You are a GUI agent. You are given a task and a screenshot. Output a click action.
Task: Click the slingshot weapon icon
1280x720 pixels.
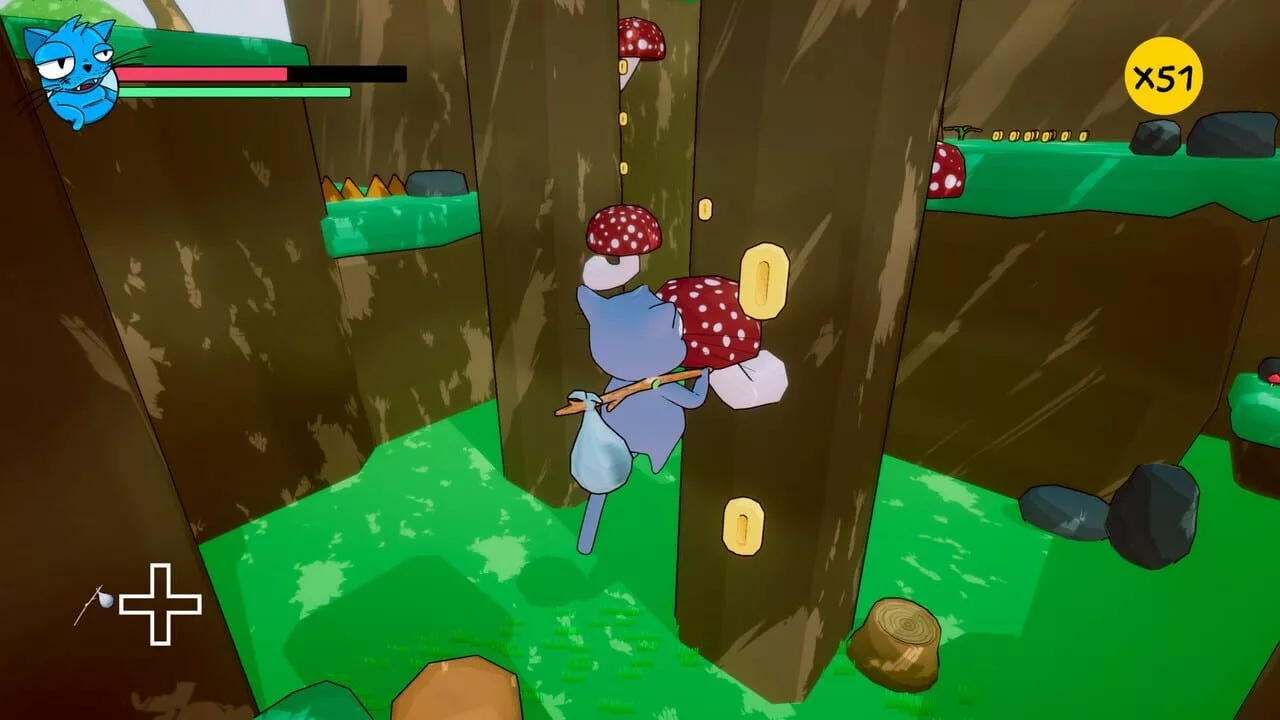point(95,598)
